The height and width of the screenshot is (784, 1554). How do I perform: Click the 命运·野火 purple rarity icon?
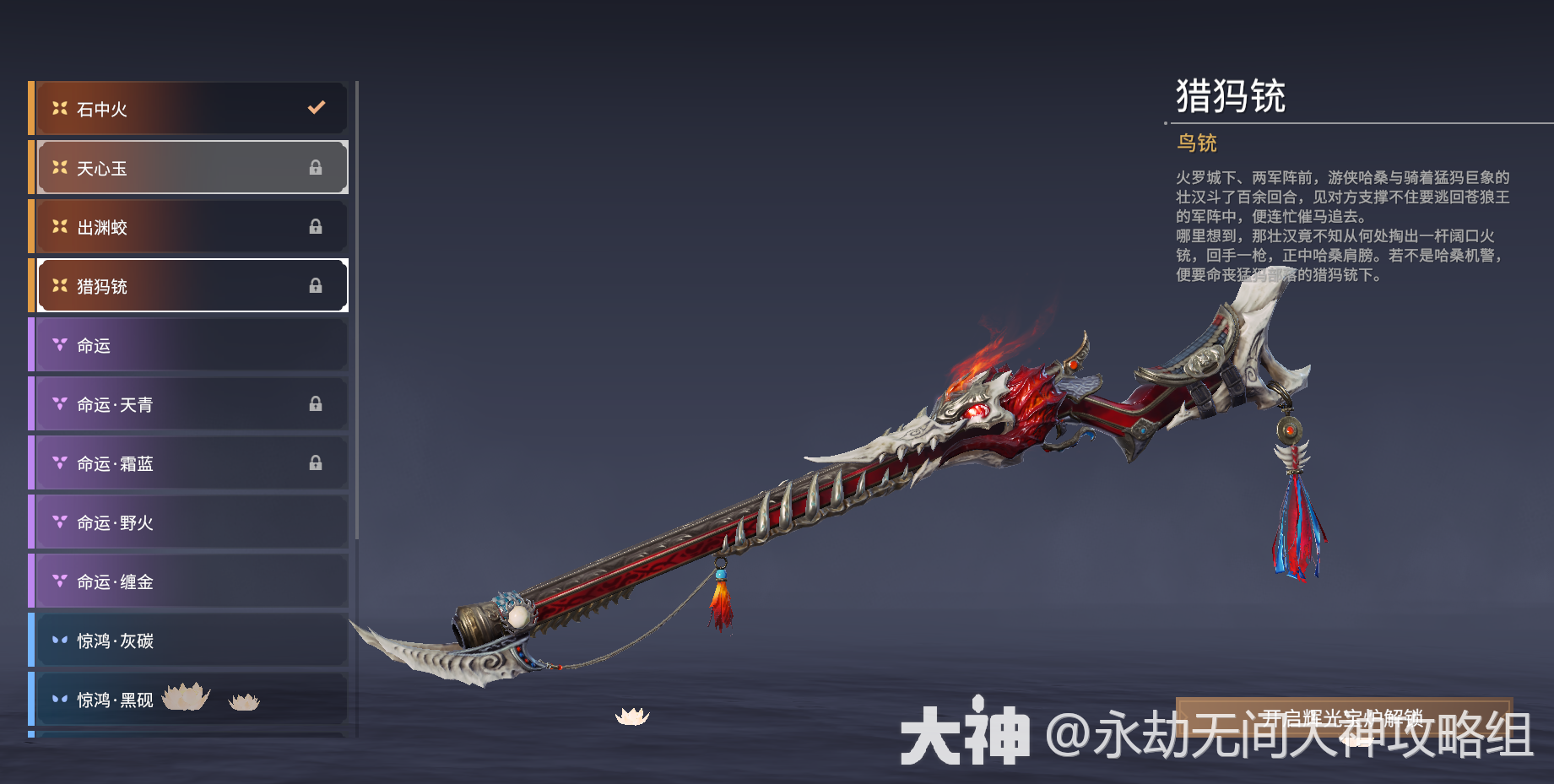click(59, 522)
